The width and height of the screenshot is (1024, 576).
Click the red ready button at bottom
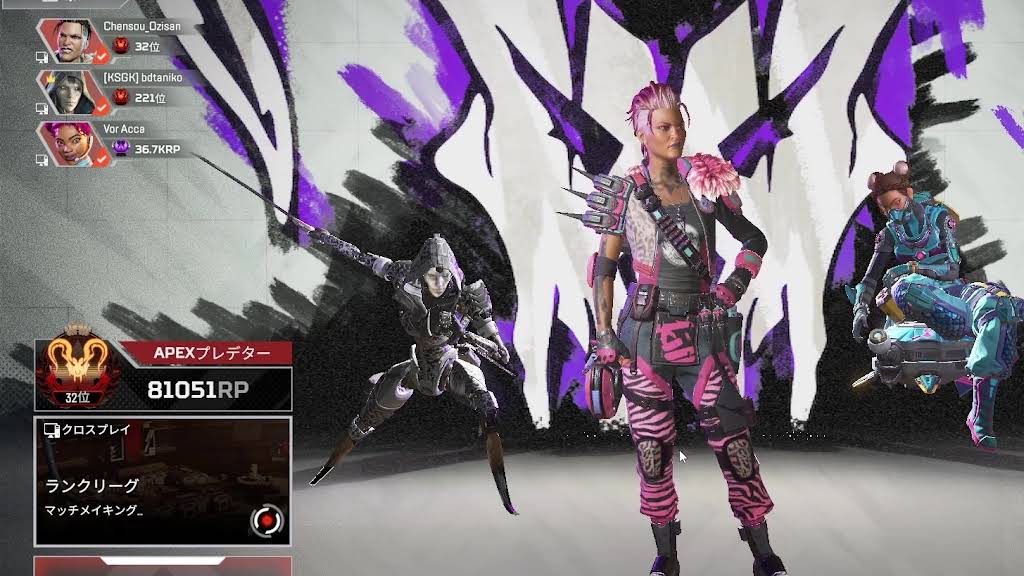click(x=163, y=566)
